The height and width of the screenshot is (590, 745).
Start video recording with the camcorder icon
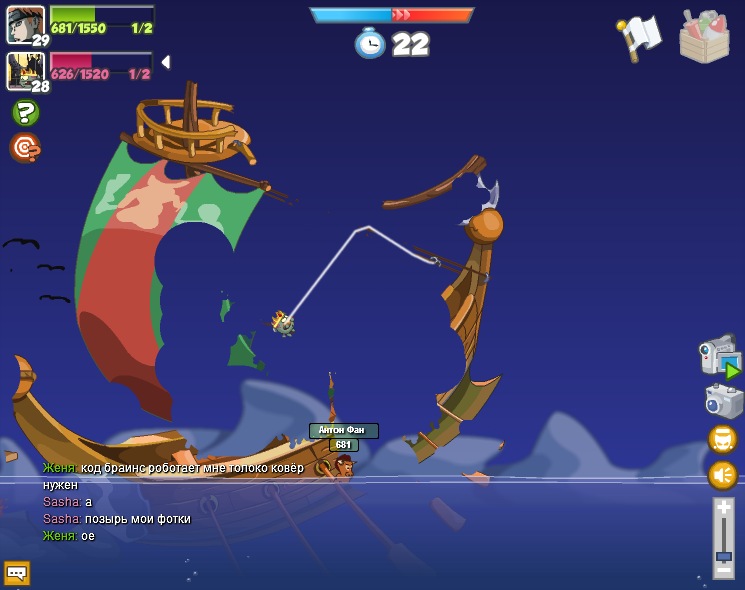718,358
